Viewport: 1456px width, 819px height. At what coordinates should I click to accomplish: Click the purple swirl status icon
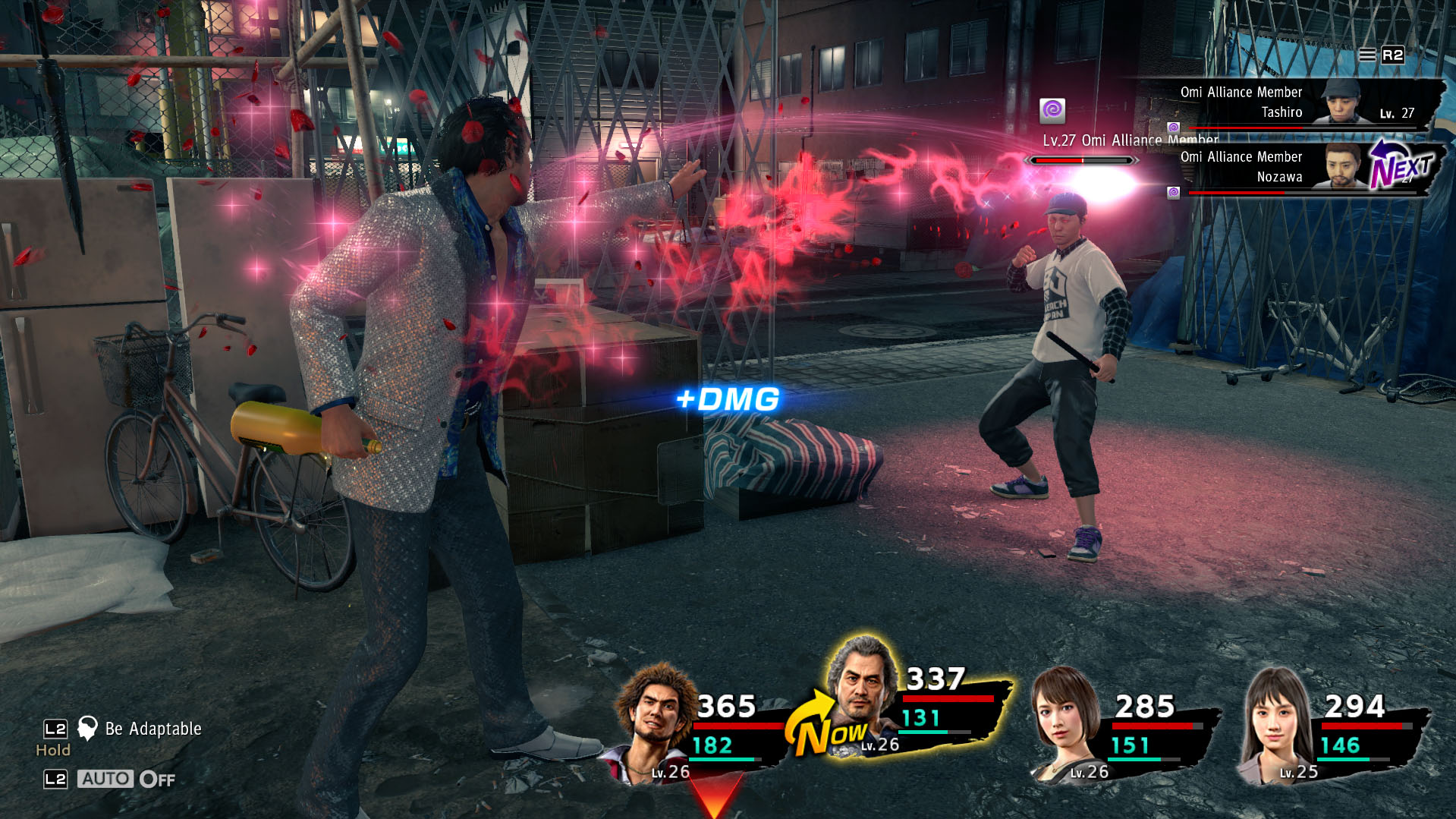(1052, 111)
